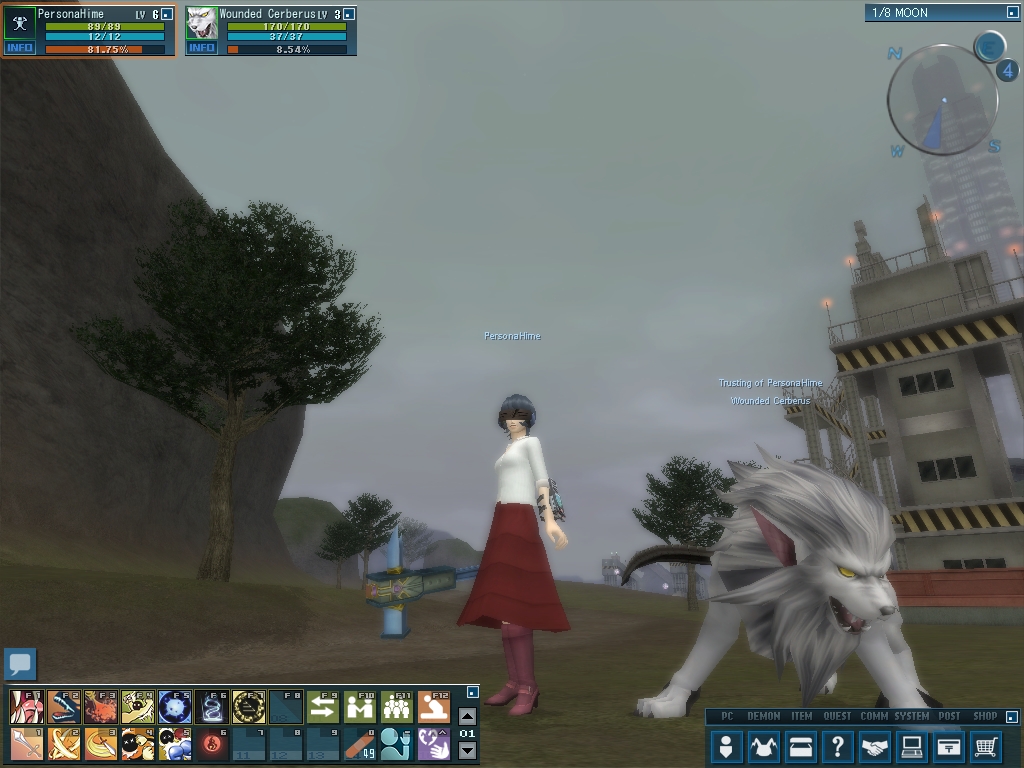Open the PC character menu
The width and height of the screenshot is (1024, 768).
(x=727, y=746)
